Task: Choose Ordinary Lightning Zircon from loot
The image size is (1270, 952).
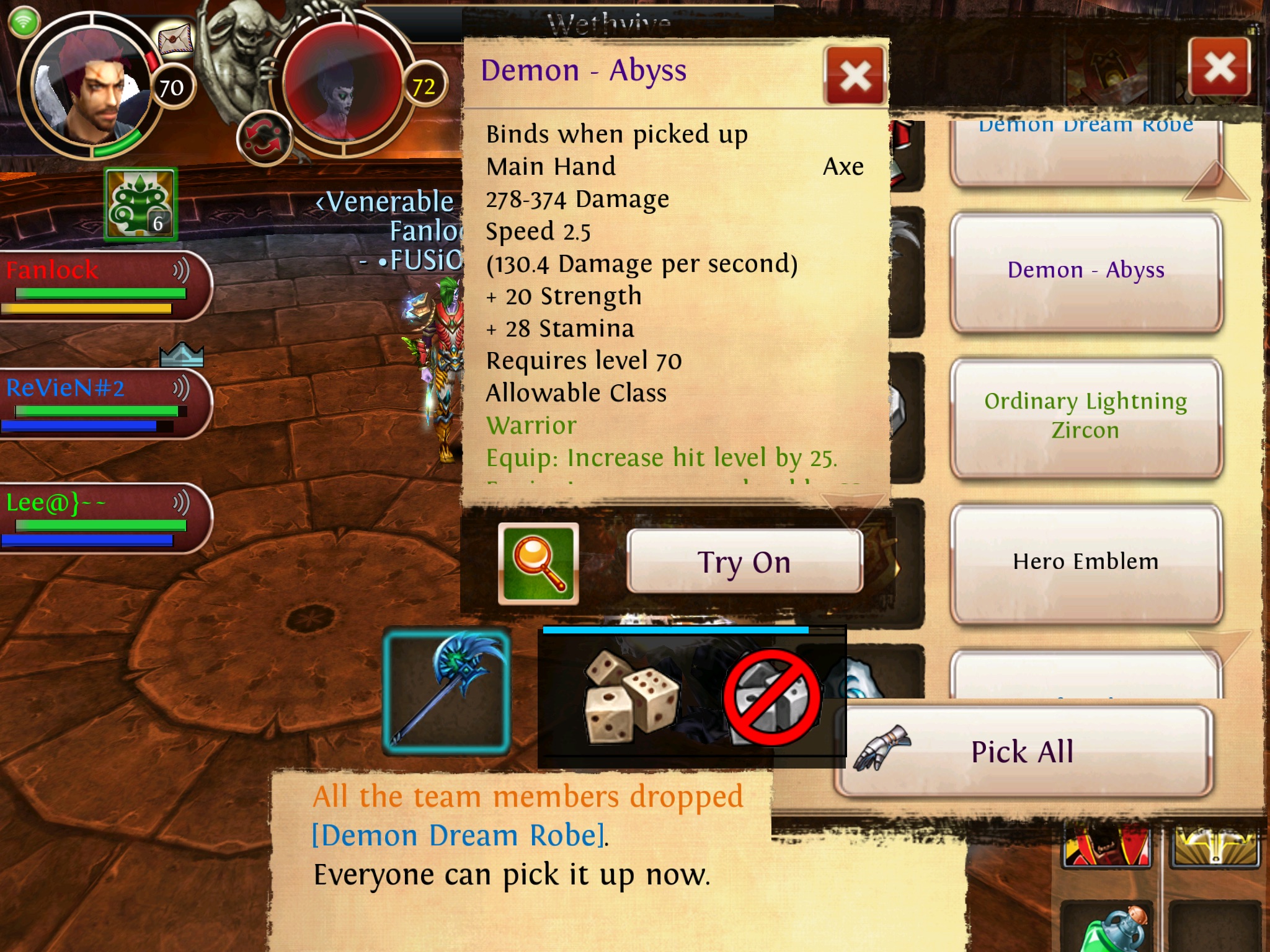Action: coord(1086,416)
